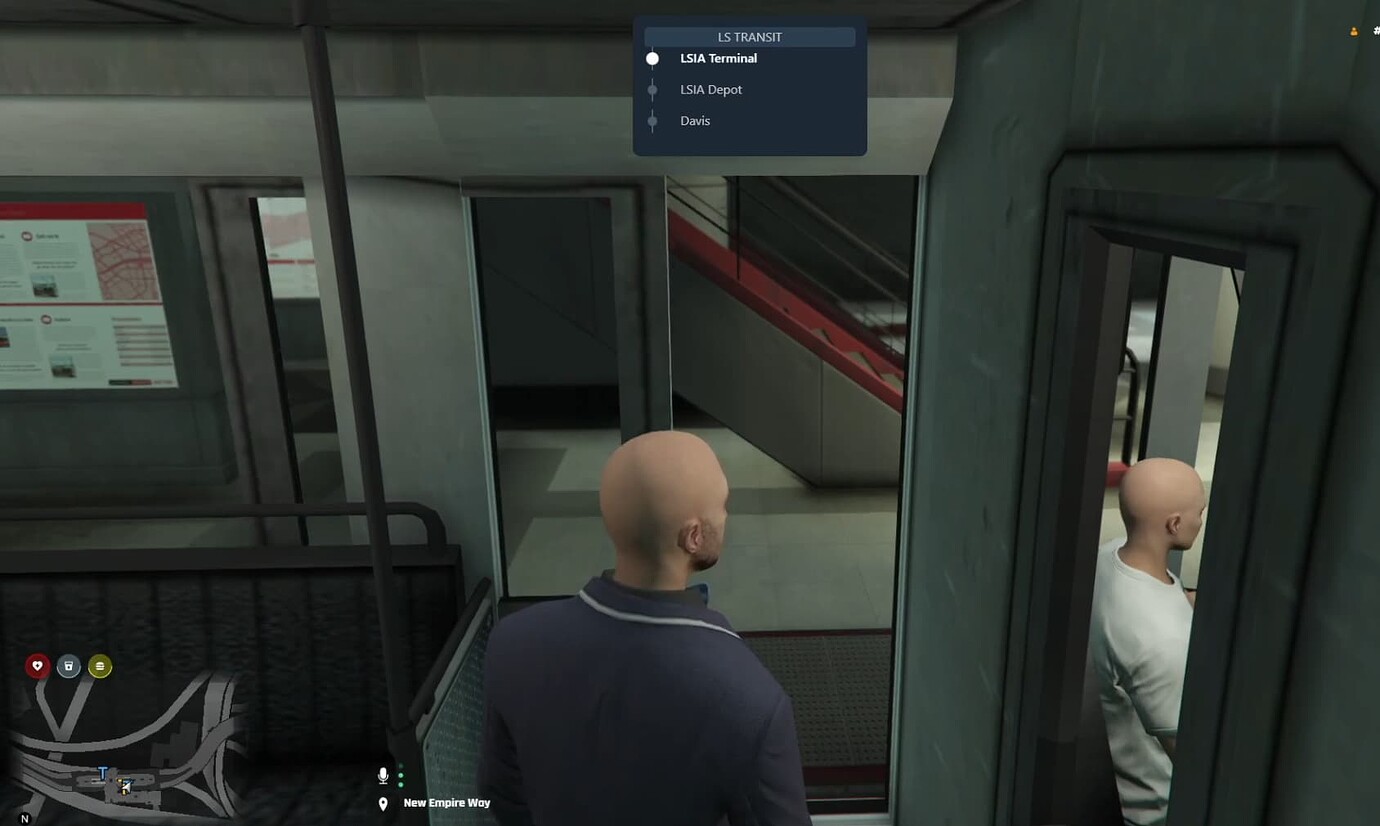The width and height of the screenshot is (1380, 826).
Task: Click the white hash icon top right
Action: (x=1376, y=30)
